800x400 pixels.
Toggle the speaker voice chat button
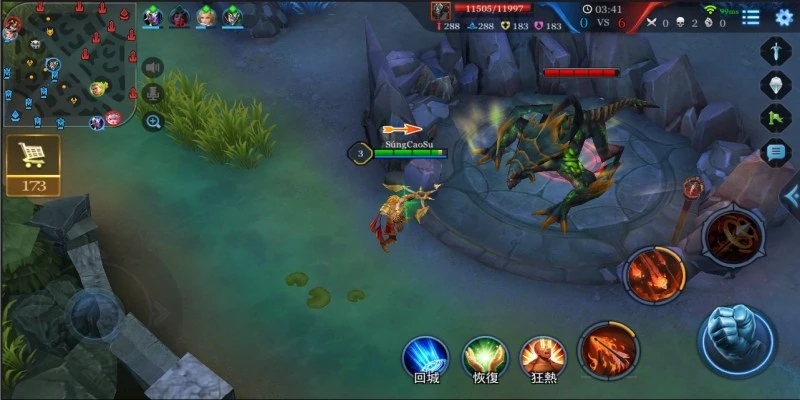pyautogui.click(x=153, y=67)
